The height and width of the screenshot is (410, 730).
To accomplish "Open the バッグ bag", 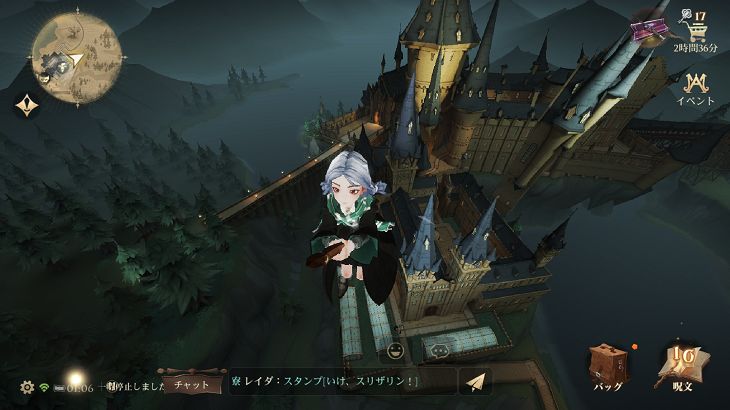I will pyautogui.click(x=607, y=365).
